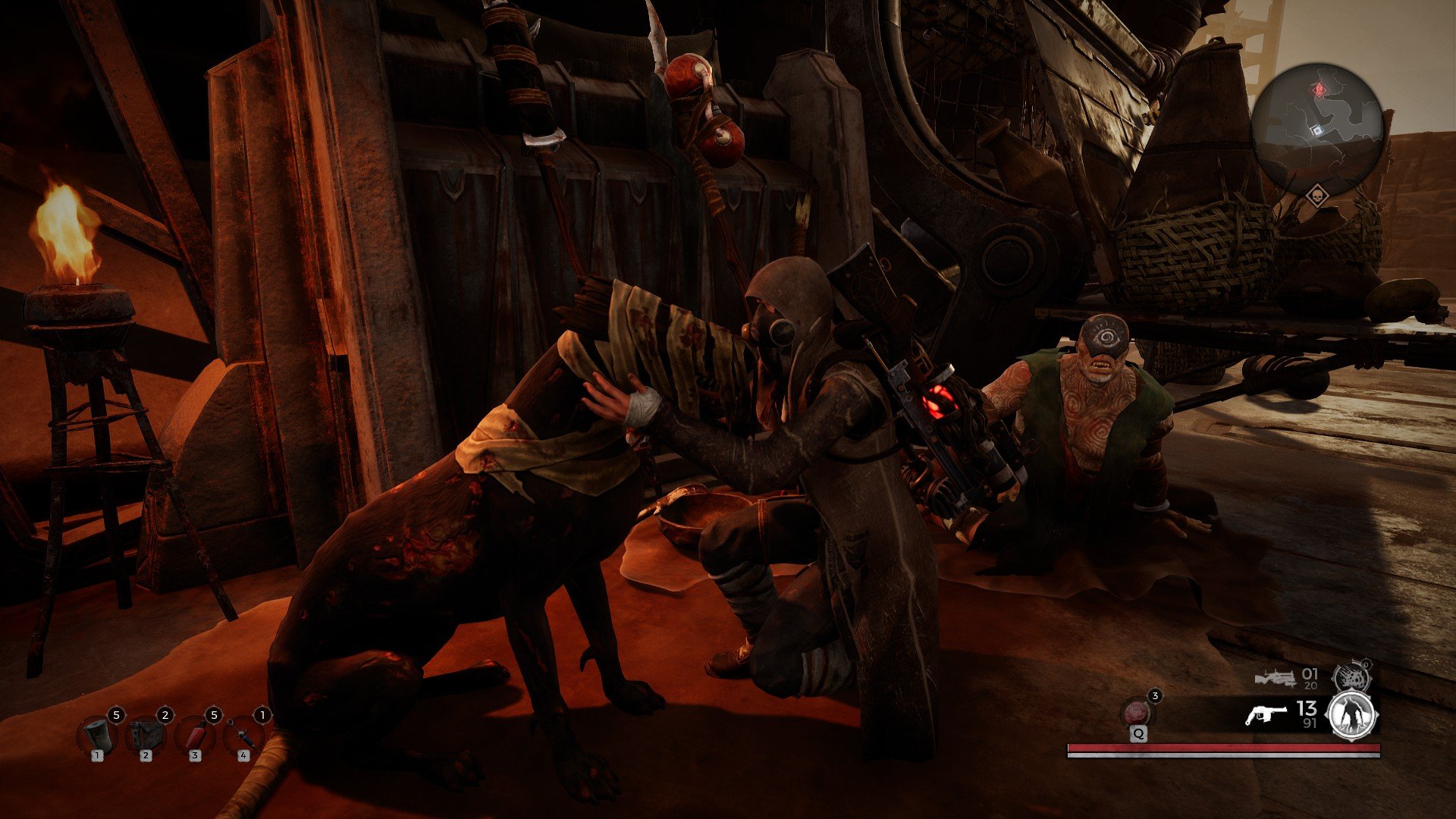
Task: Use the ammo box in slot 2
Action: (146, 732)
